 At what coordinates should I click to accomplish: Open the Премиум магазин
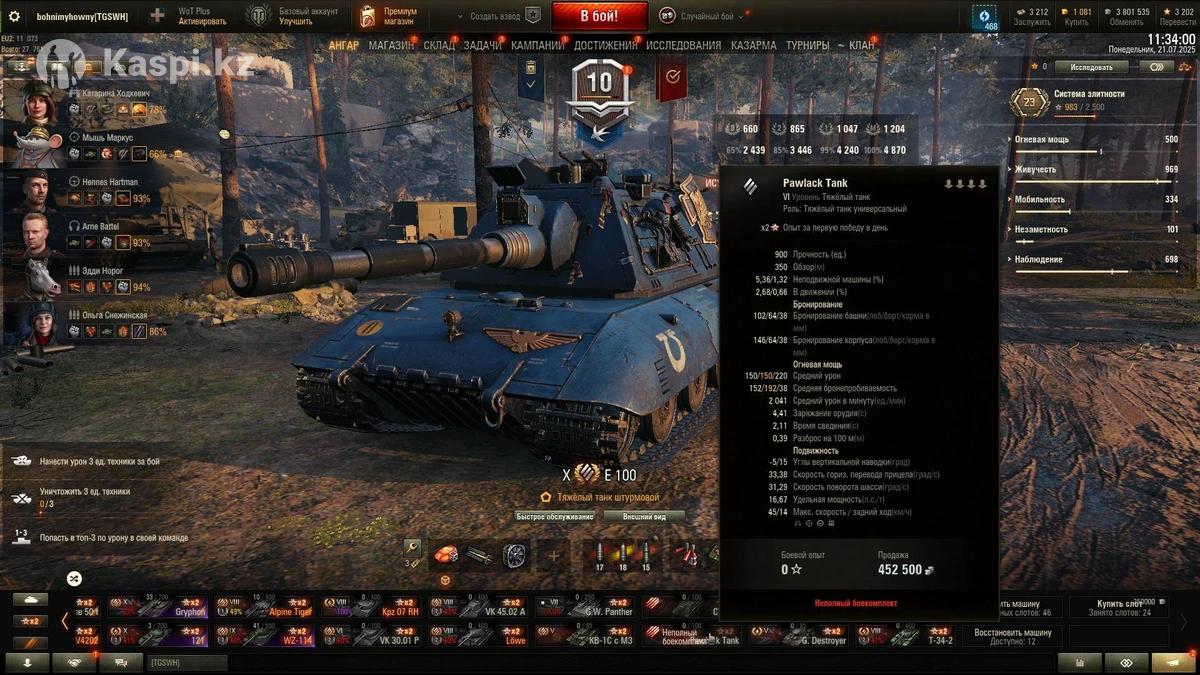coord(390,16)
